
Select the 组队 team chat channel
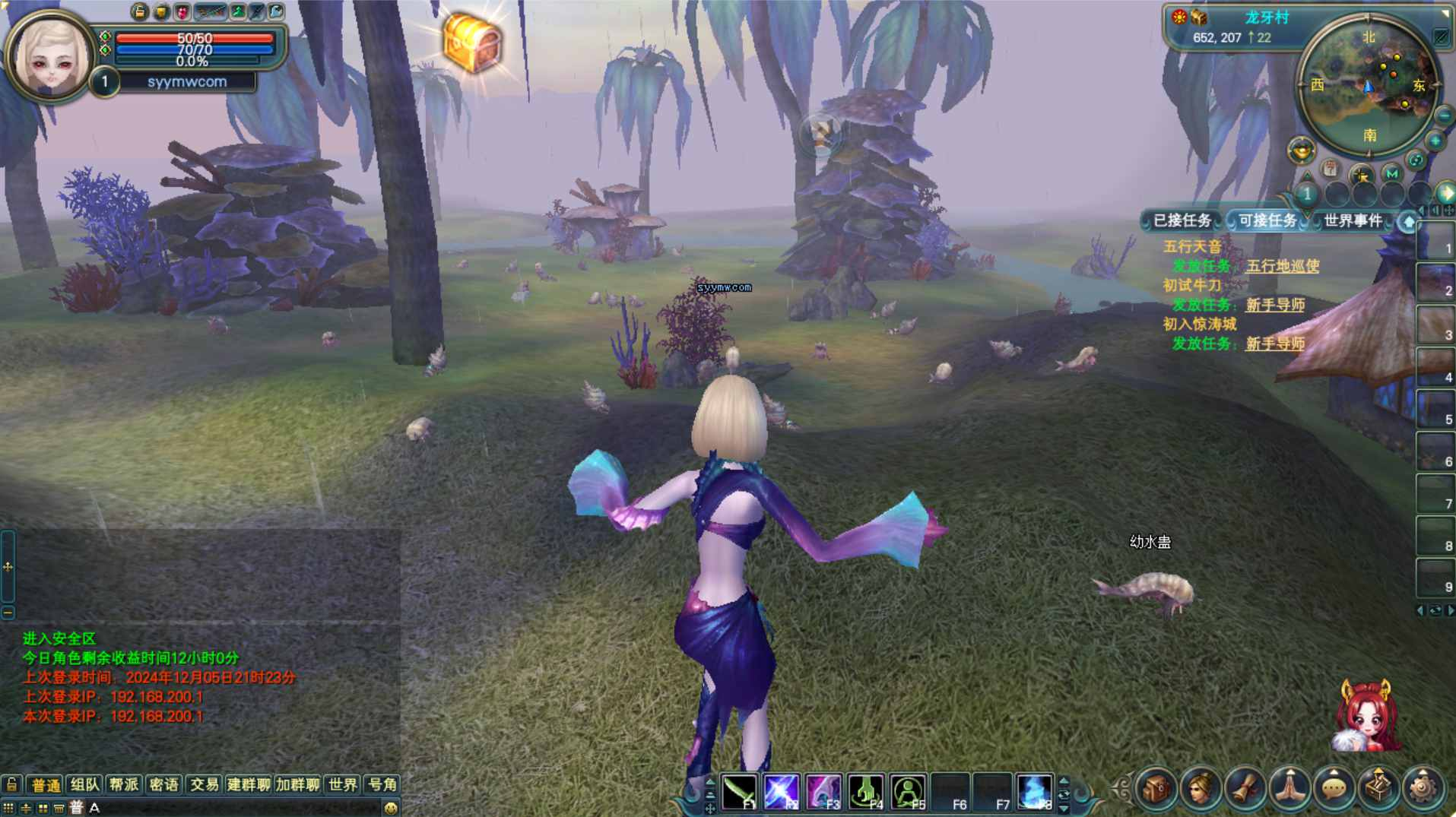click(x=84, y=784)
